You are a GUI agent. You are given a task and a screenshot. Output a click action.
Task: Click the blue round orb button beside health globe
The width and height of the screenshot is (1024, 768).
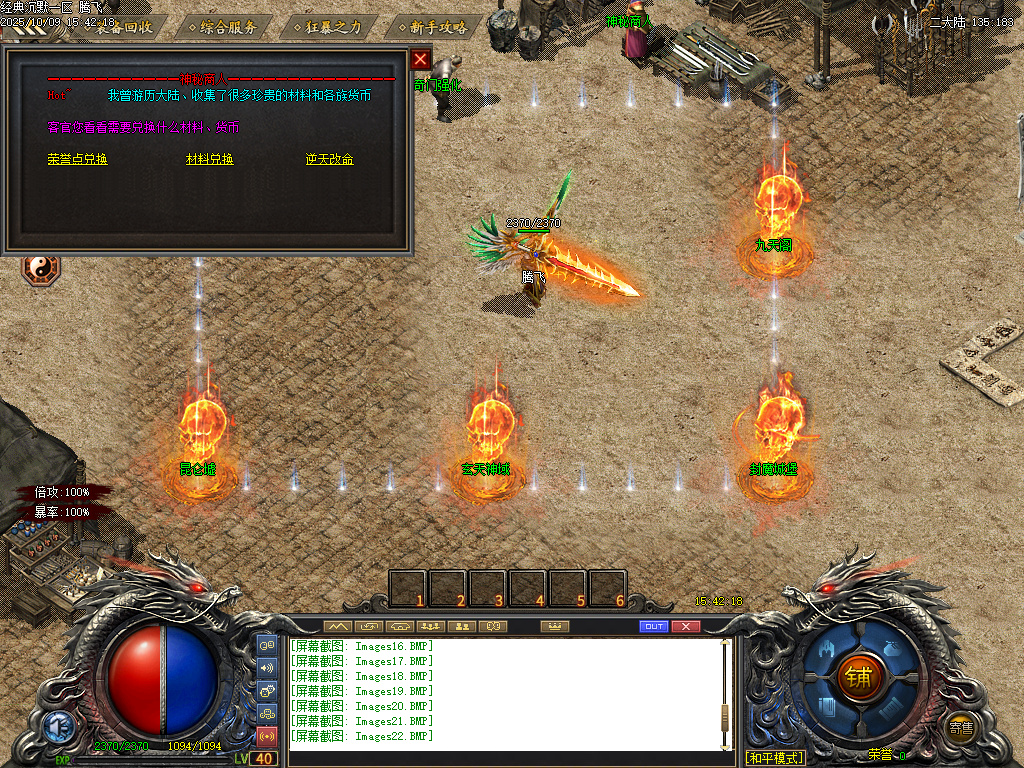[58, 727]
